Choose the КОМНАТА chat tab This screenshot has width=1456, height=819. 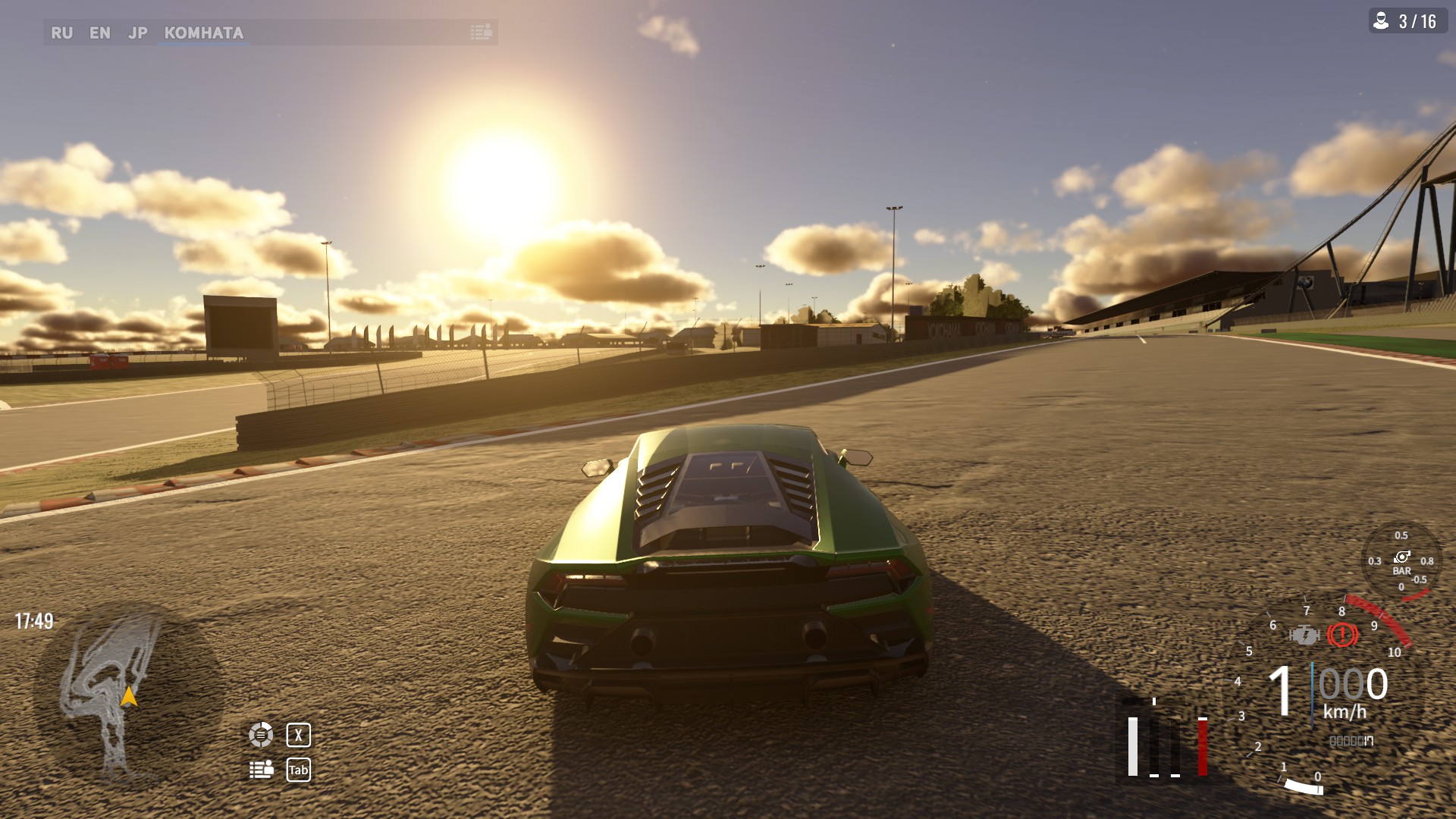[x=203, y=33]
